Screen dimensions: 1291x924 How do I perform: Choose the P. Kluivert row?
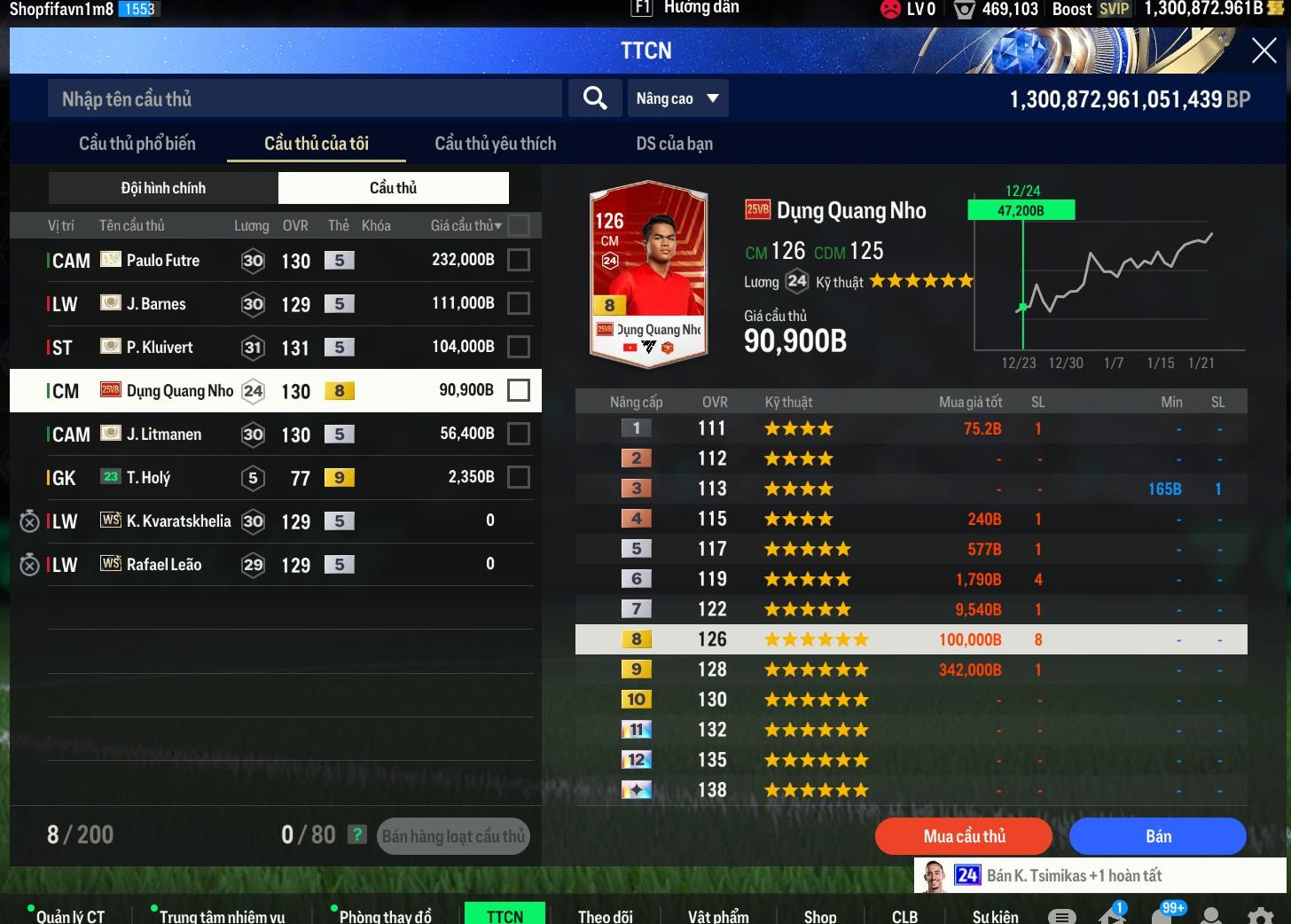coord(266,347)
